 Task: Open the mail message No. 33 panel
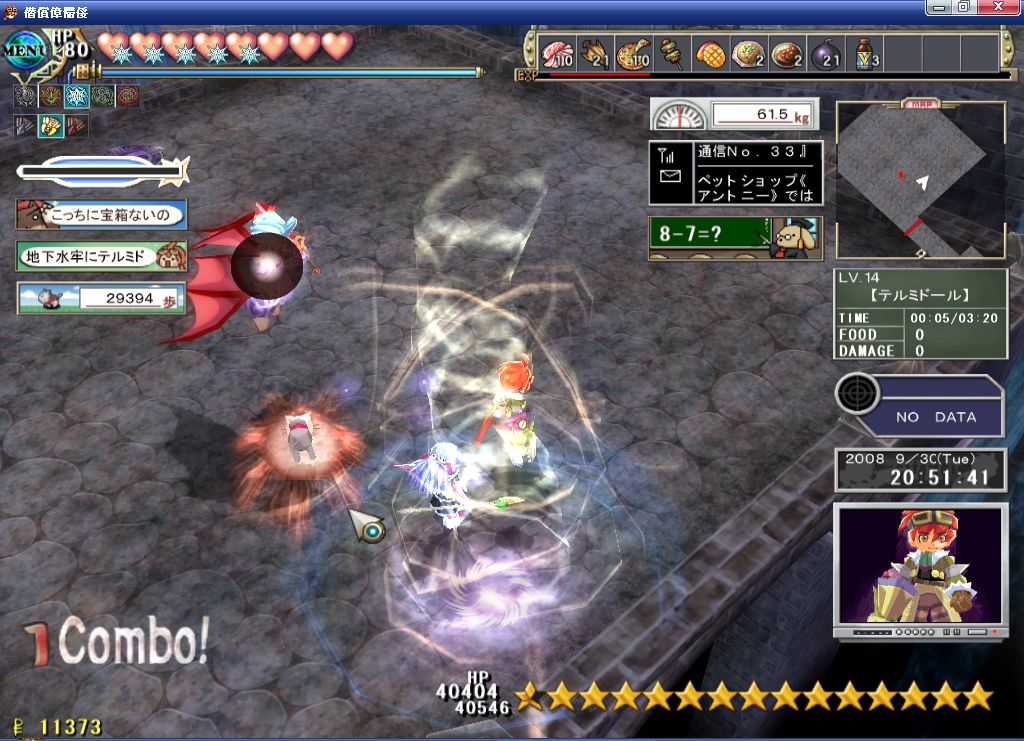point(735,173)
